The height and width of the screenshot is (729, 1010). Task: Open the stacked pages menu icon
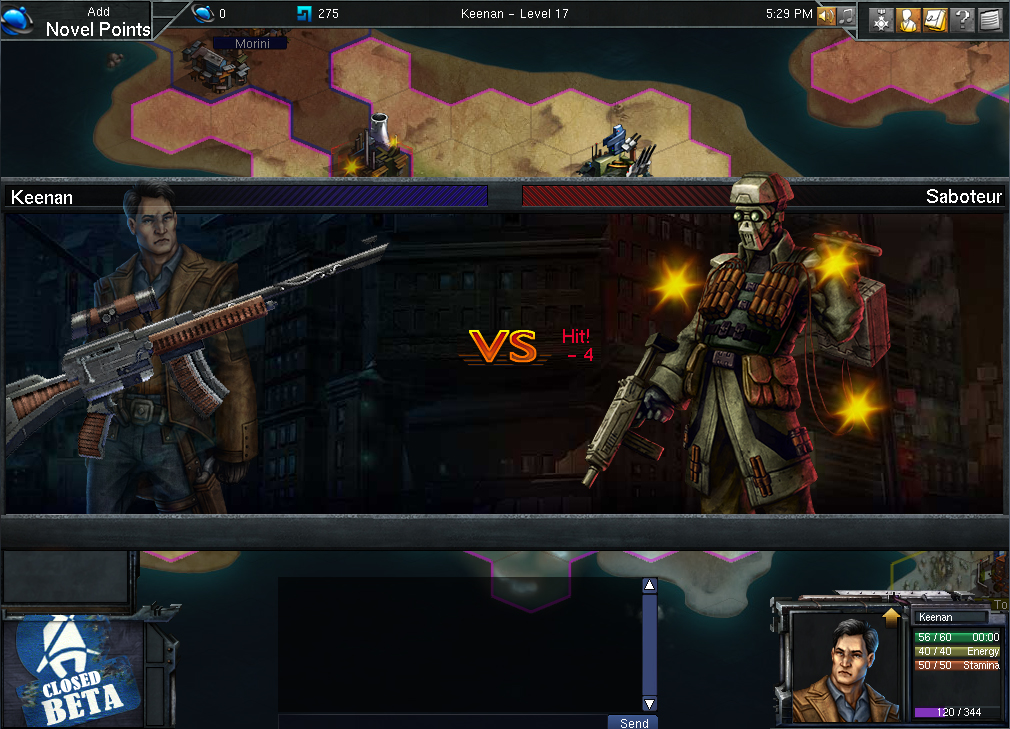[x=989, y=20]
